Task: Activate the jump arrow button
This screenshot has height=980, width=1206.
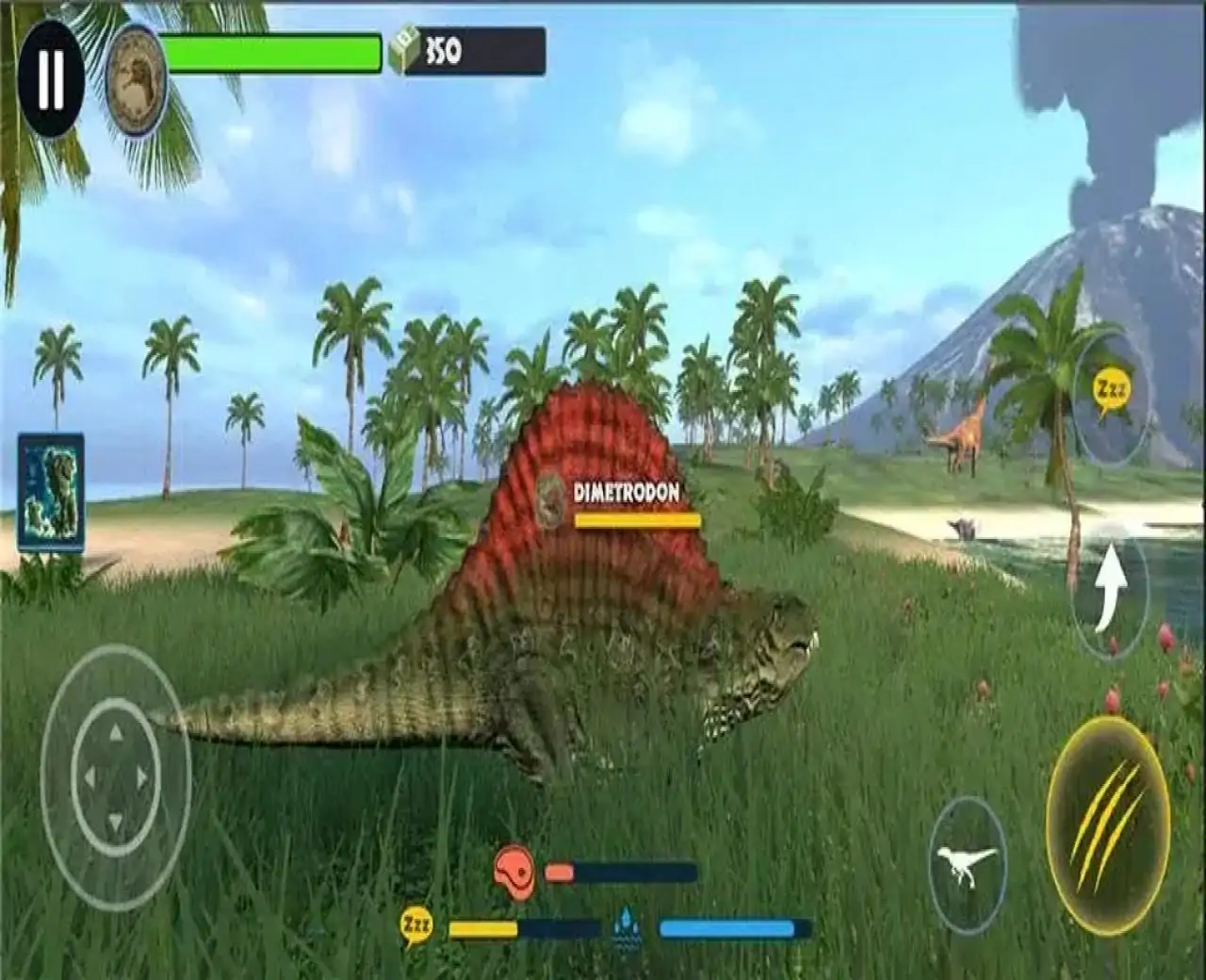Action: point(1112,588)
